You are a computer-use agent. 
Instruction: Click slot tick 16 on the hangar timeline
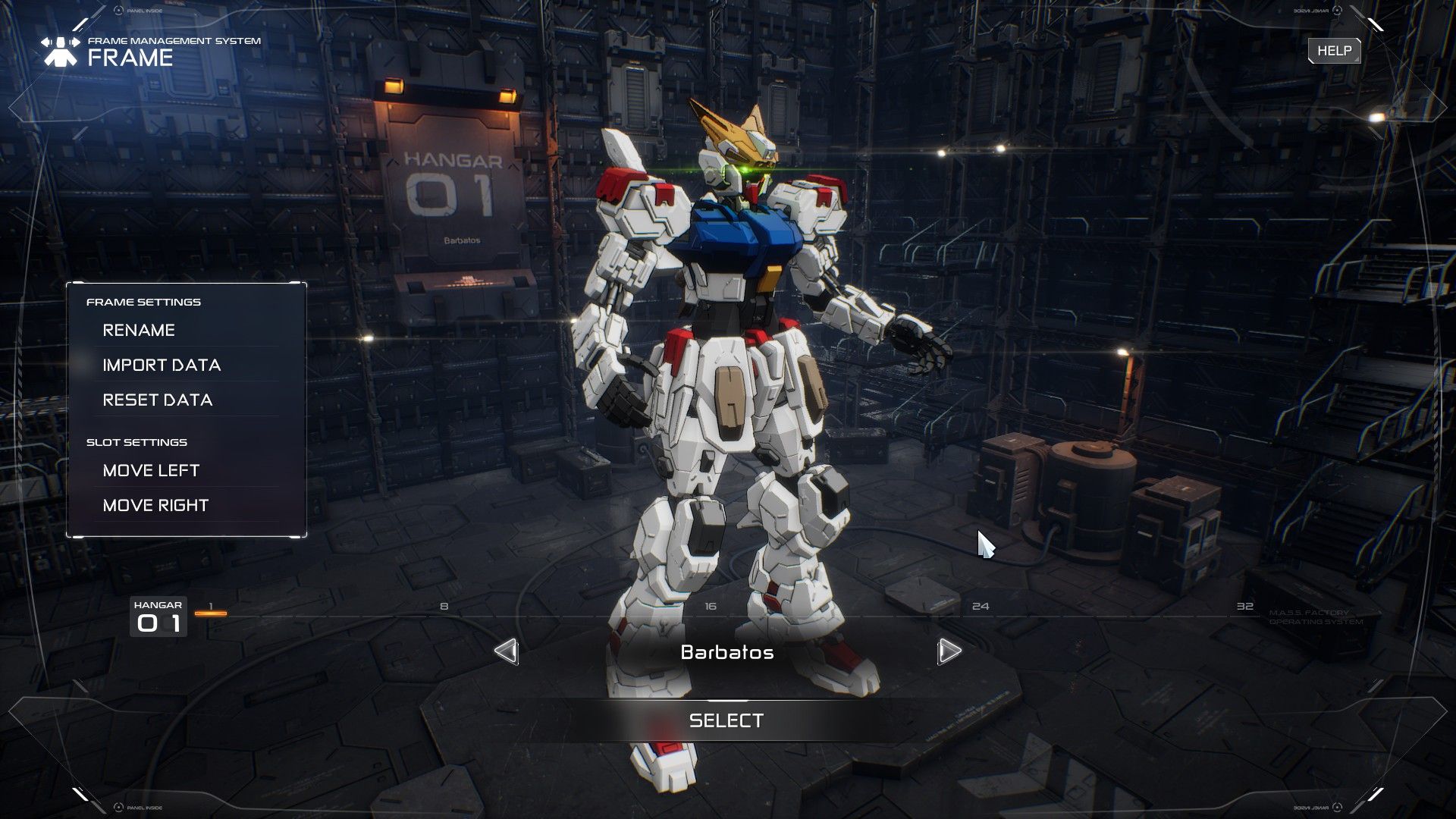[710, 606]
